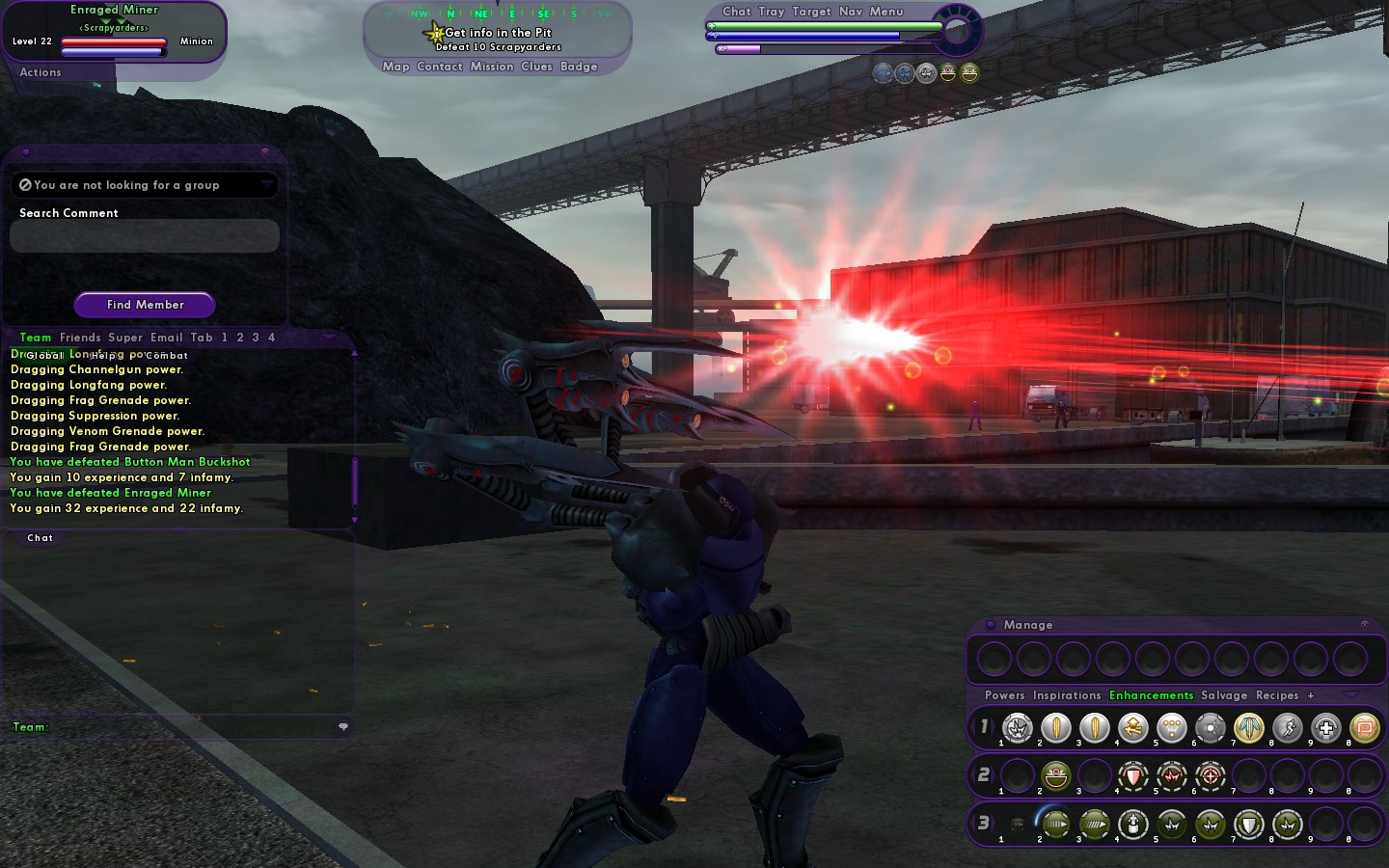Viewport: 1389px width, 868px height.
Task: Toggle the Nav window
Action: (x=851, y=12)
